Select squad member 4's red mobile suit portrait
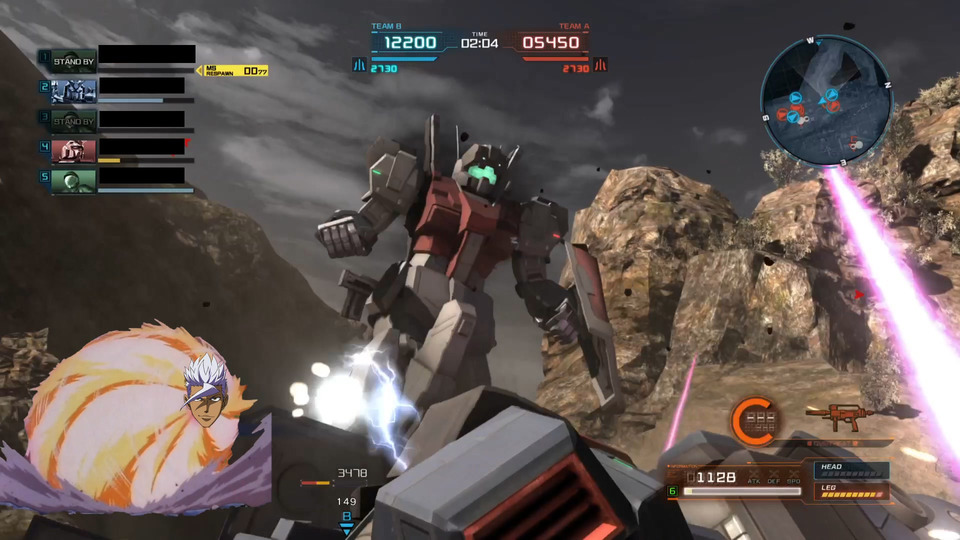The image size is (960, 540). (73, 150)
